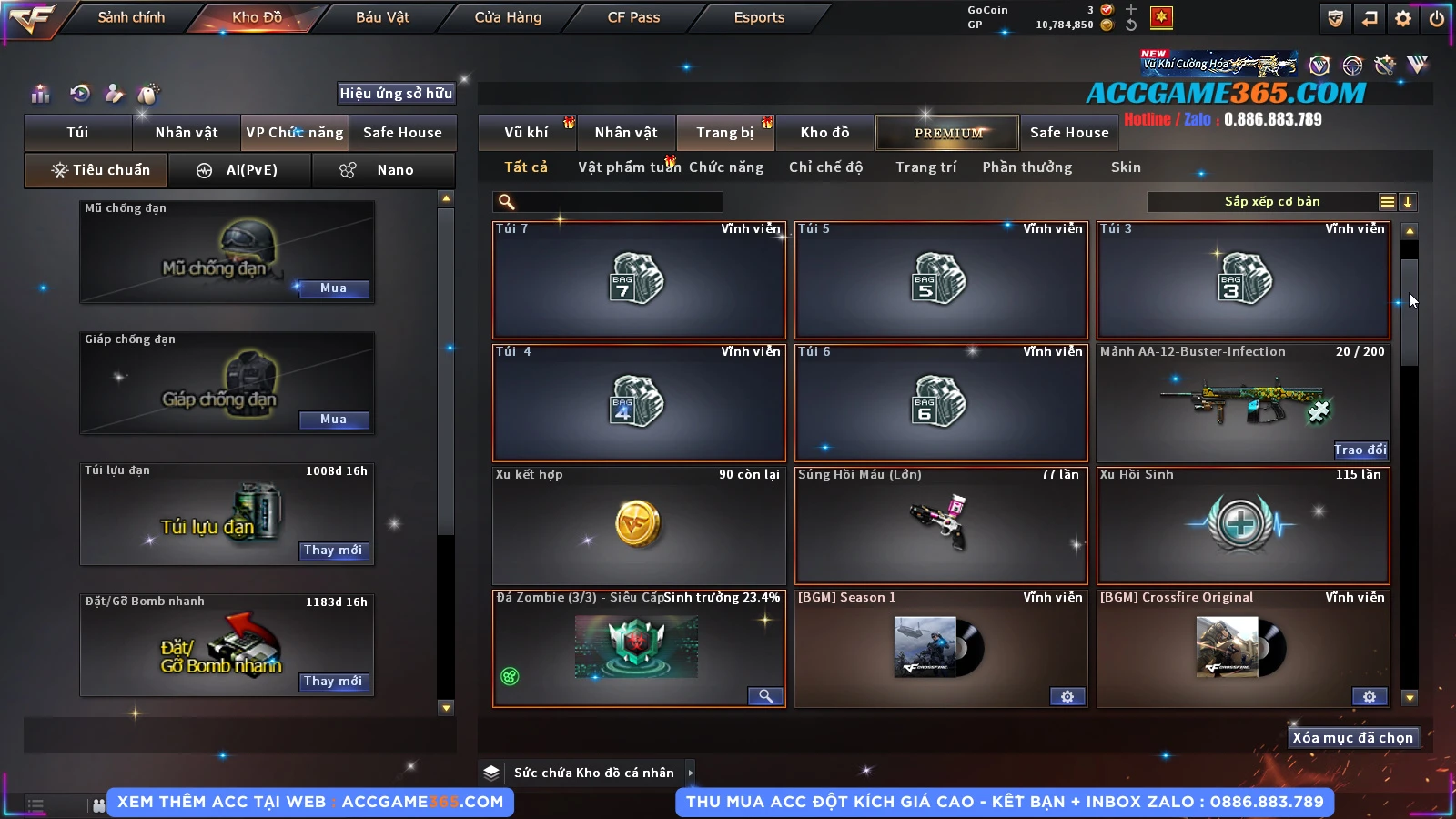Image resolution: width=1456 pixels, height=819 pixels.
Task: Select the Xu Hồi Sinh item
Action: (x=1243, y=525)
